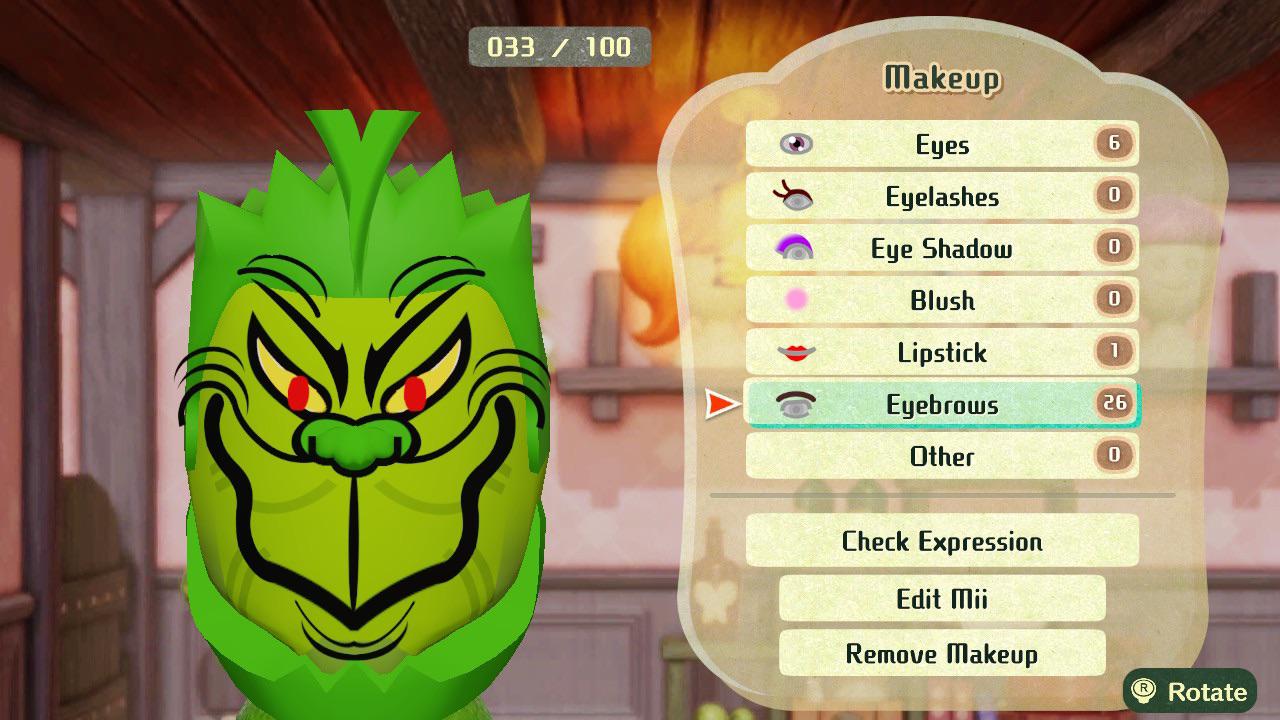The width and height of the screenshot is (1280, 720).
Task: Choose the Eye Shadow entry
Action: pyautogui.click(x=941, y=249)
